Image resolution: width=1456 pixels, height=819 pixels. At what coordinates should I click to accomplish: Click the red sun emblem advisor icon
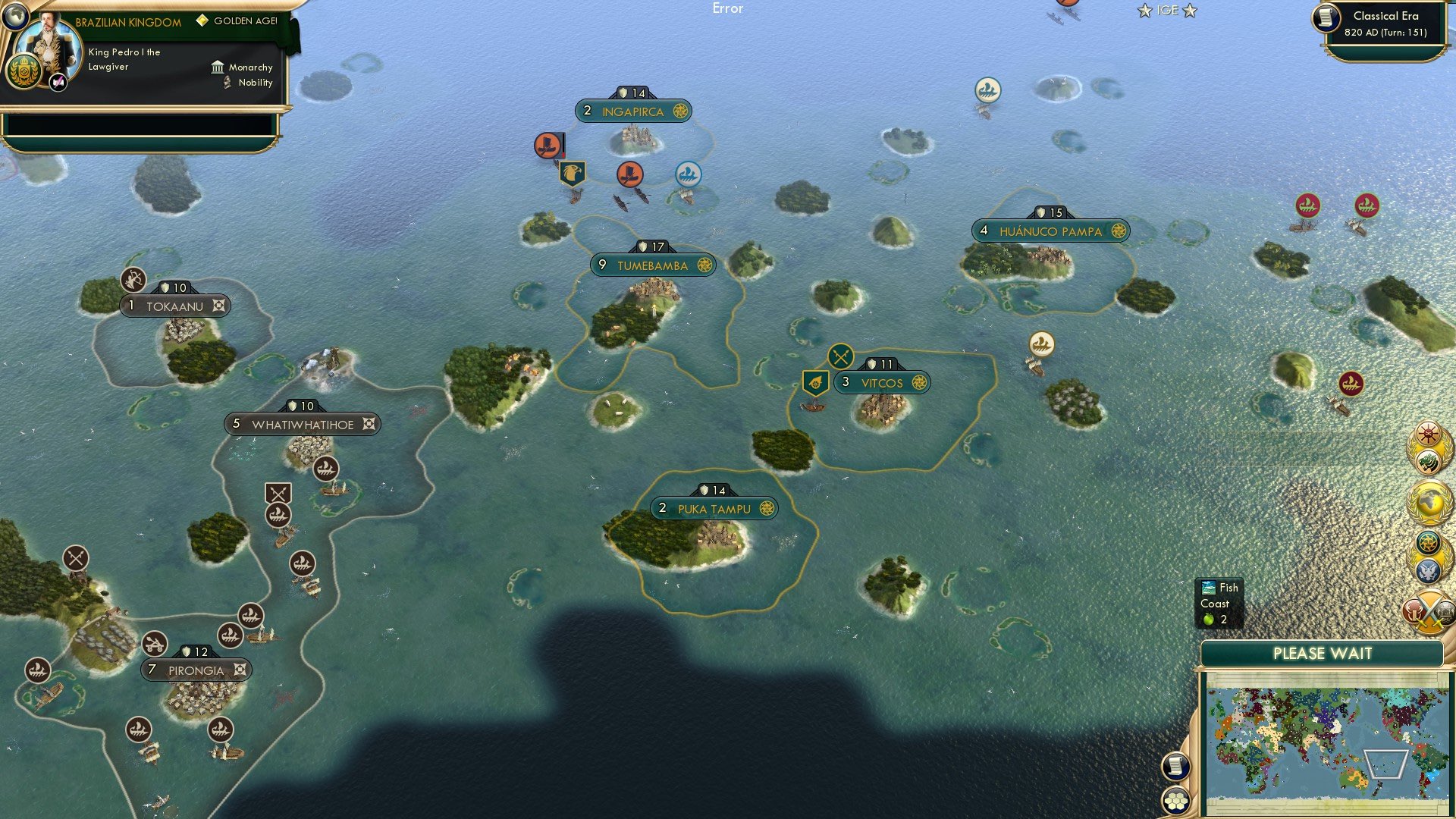tap(1428, 434)
